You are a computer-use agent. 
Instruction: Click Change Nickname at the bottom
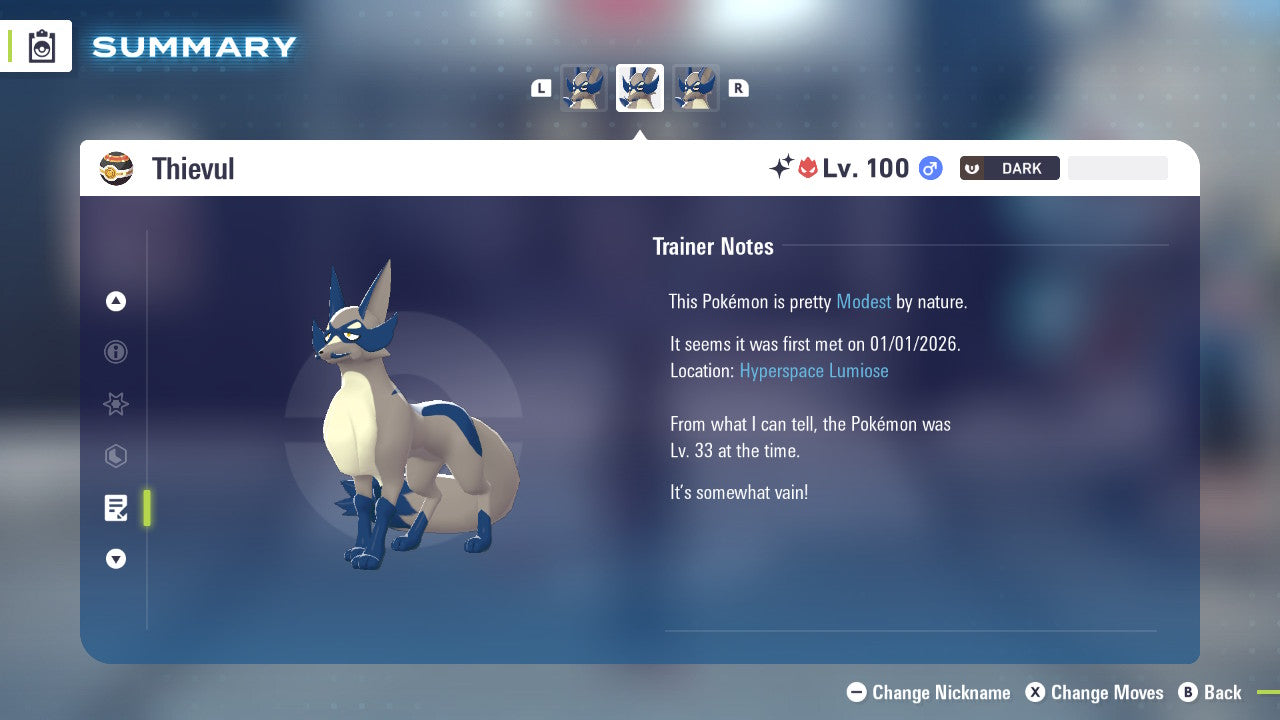pyautogui.click(x=928, y=692)
